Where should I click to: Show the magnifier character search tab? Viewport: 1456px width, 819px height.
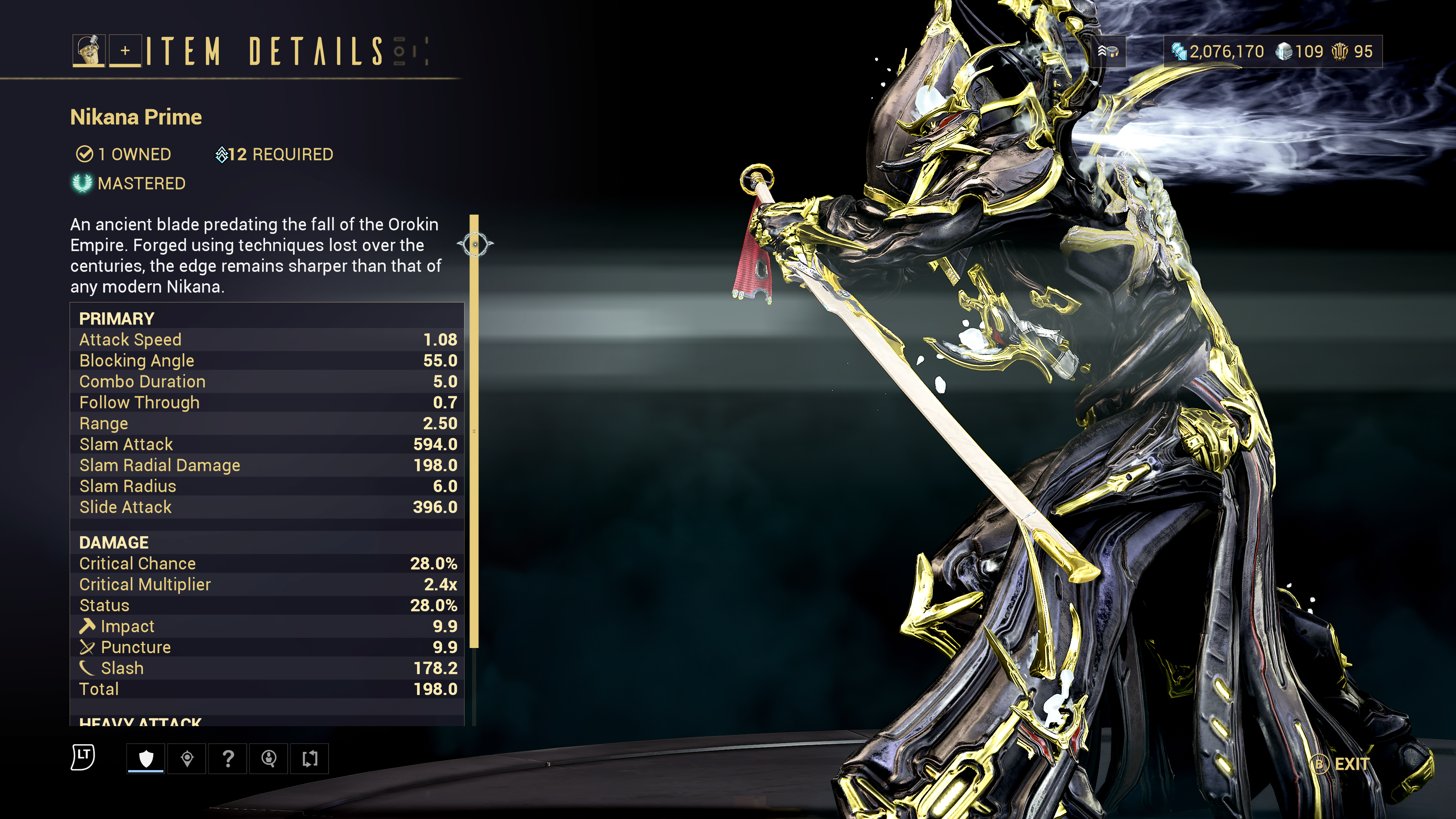click(269, 758)
